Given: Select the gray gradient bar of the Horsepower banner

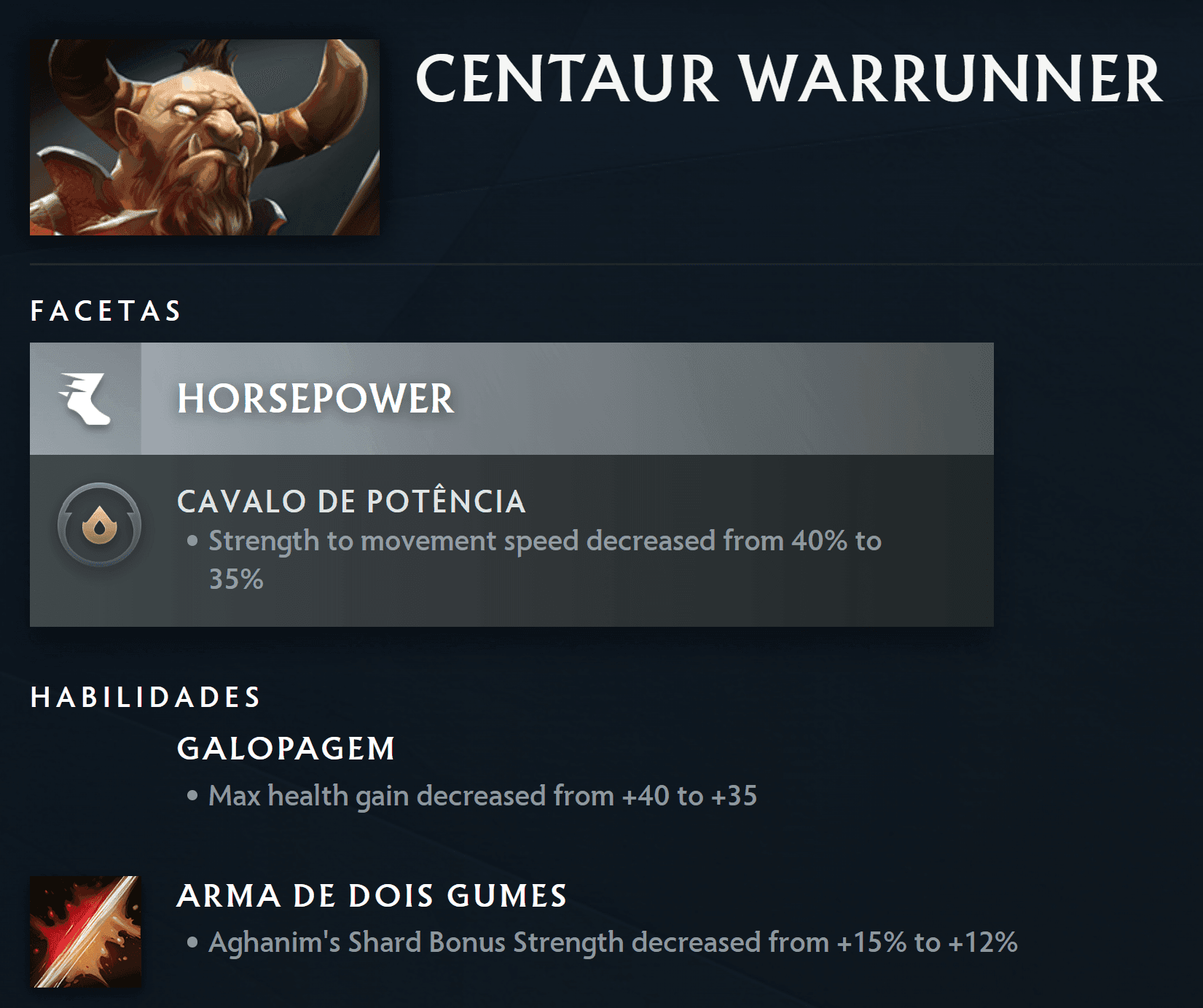Looking at the screenshot, I should click(x=656, y=399).
